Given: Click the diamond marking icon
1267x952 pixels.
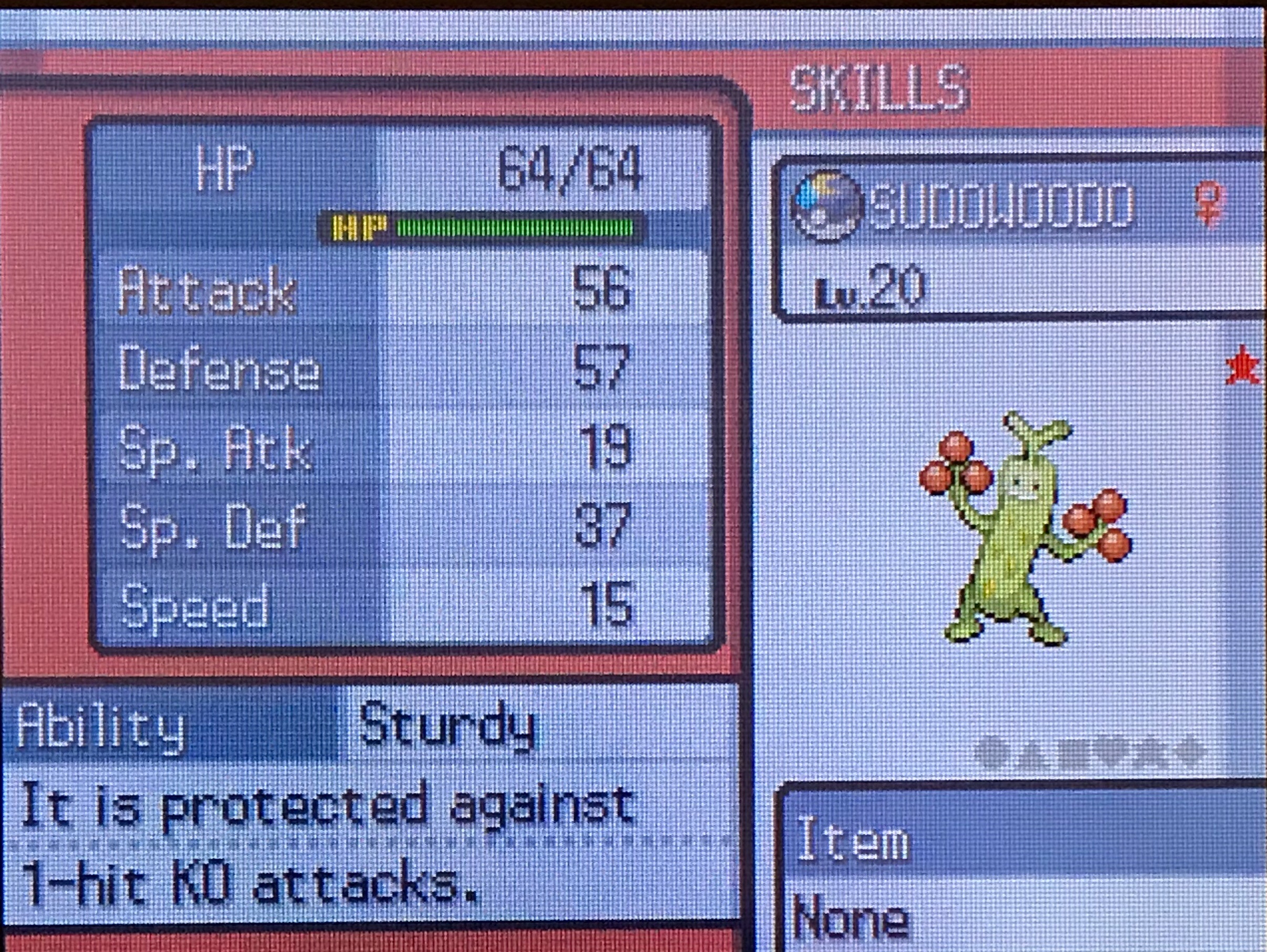Looking at the screenshot, I should 1181,753.
